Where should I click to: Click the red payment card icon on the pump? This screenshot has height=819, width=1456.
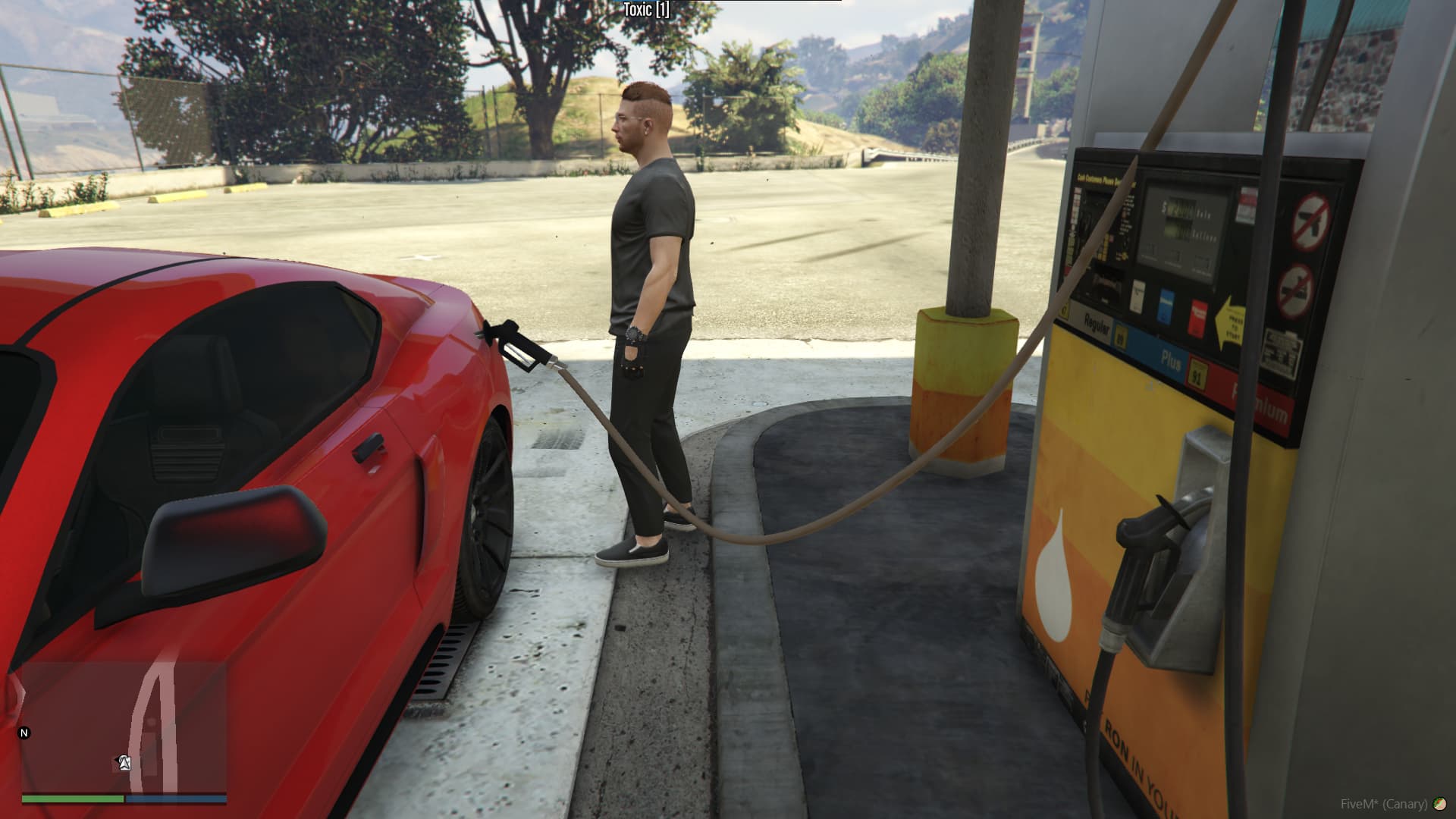1199,315
